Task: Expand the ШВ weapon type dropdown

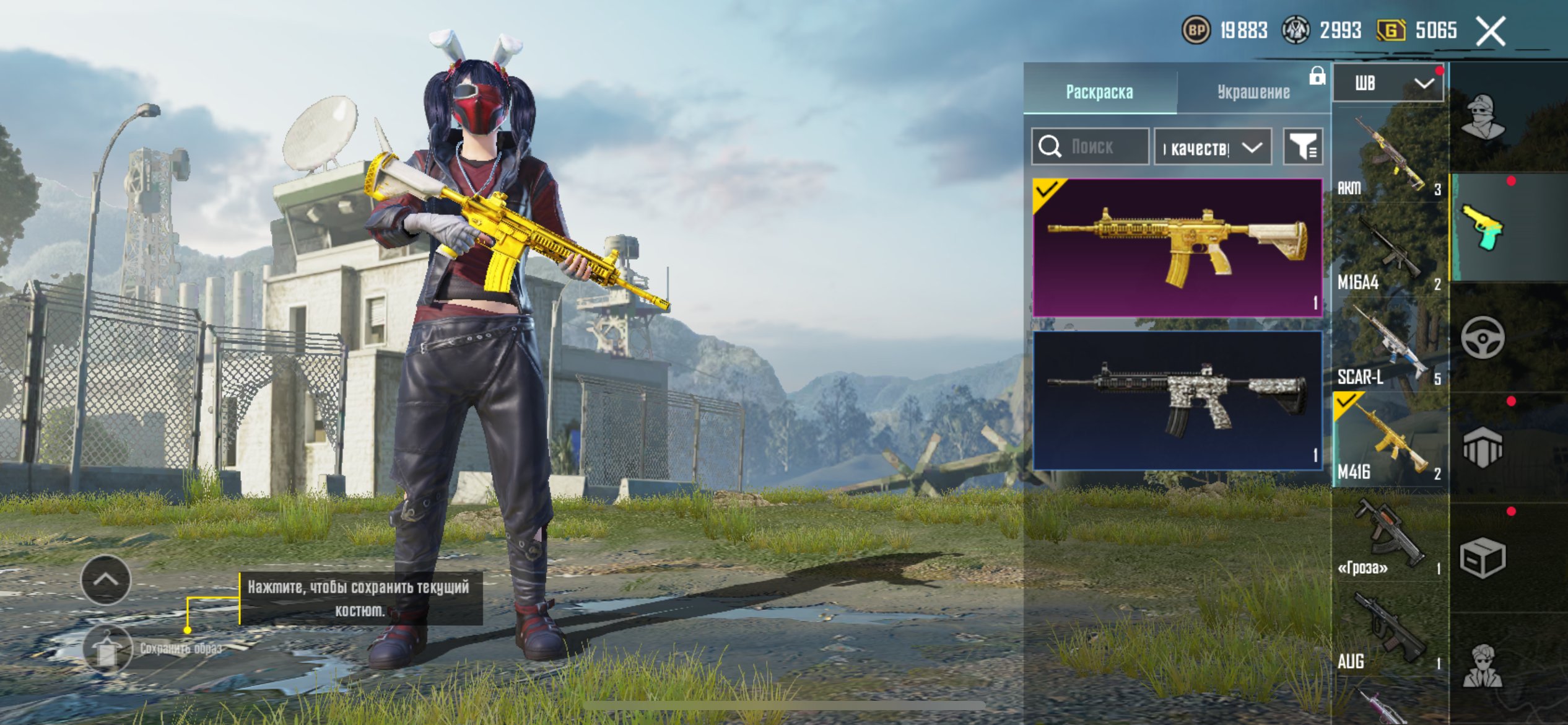Action: [x=1388, y=83]
